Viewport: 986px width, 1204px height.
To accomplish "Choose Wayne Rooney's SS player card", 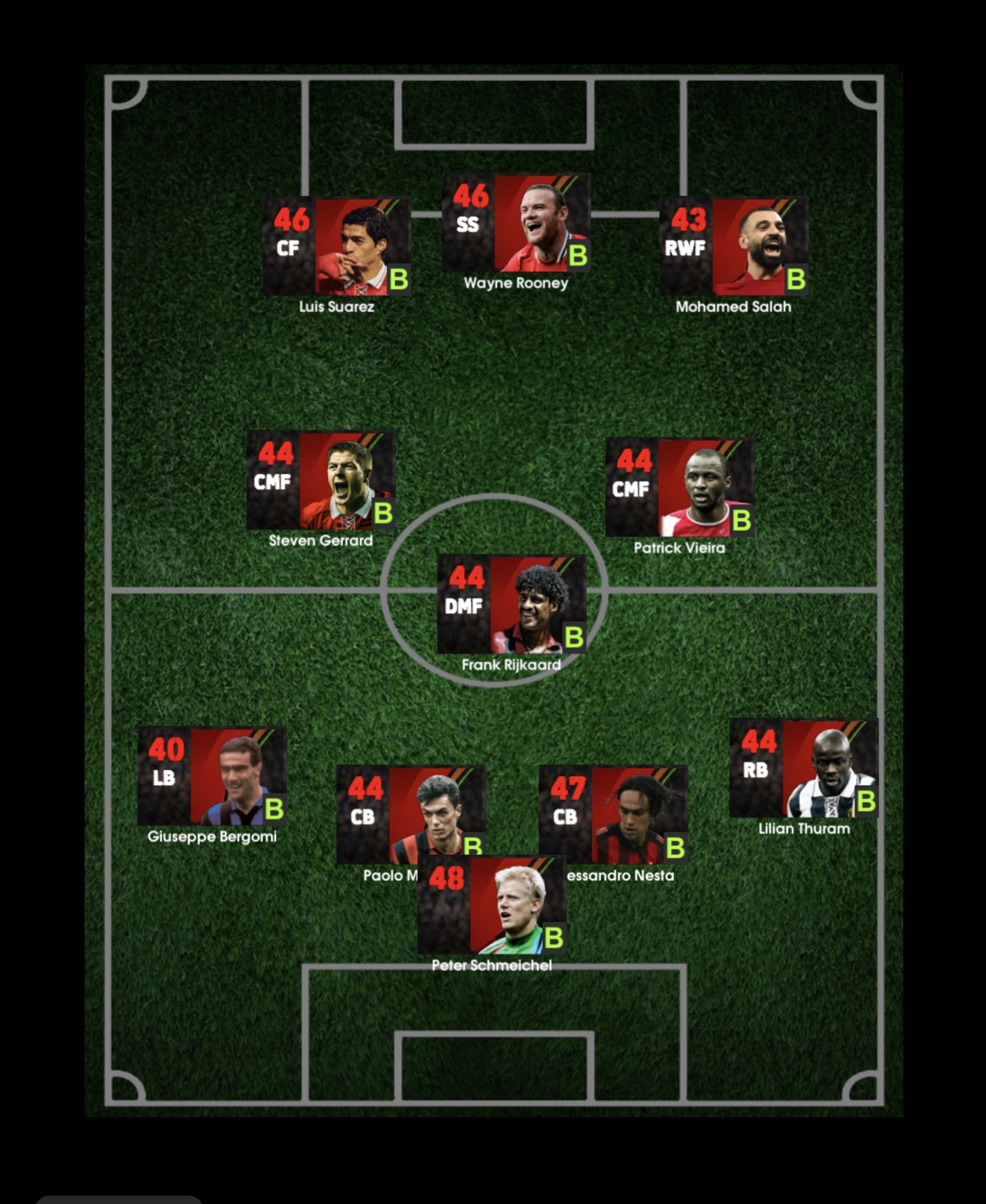I will pos(516,223).
